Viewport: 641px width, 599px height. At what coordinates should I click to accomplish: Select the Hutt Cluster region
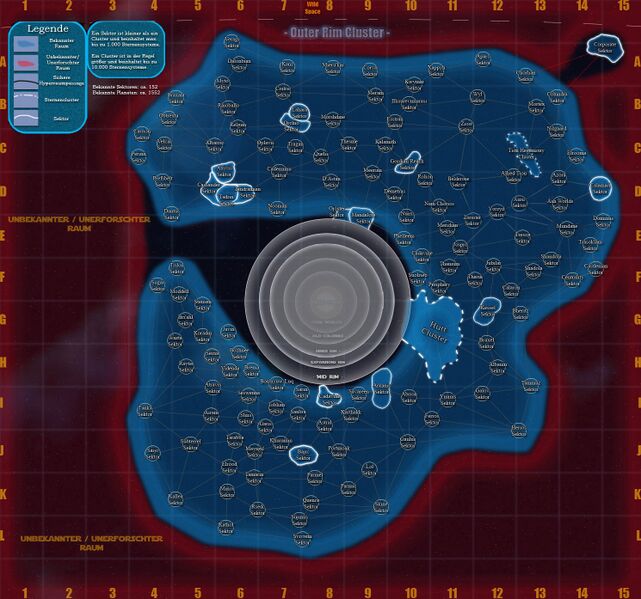tap(433, 334)
